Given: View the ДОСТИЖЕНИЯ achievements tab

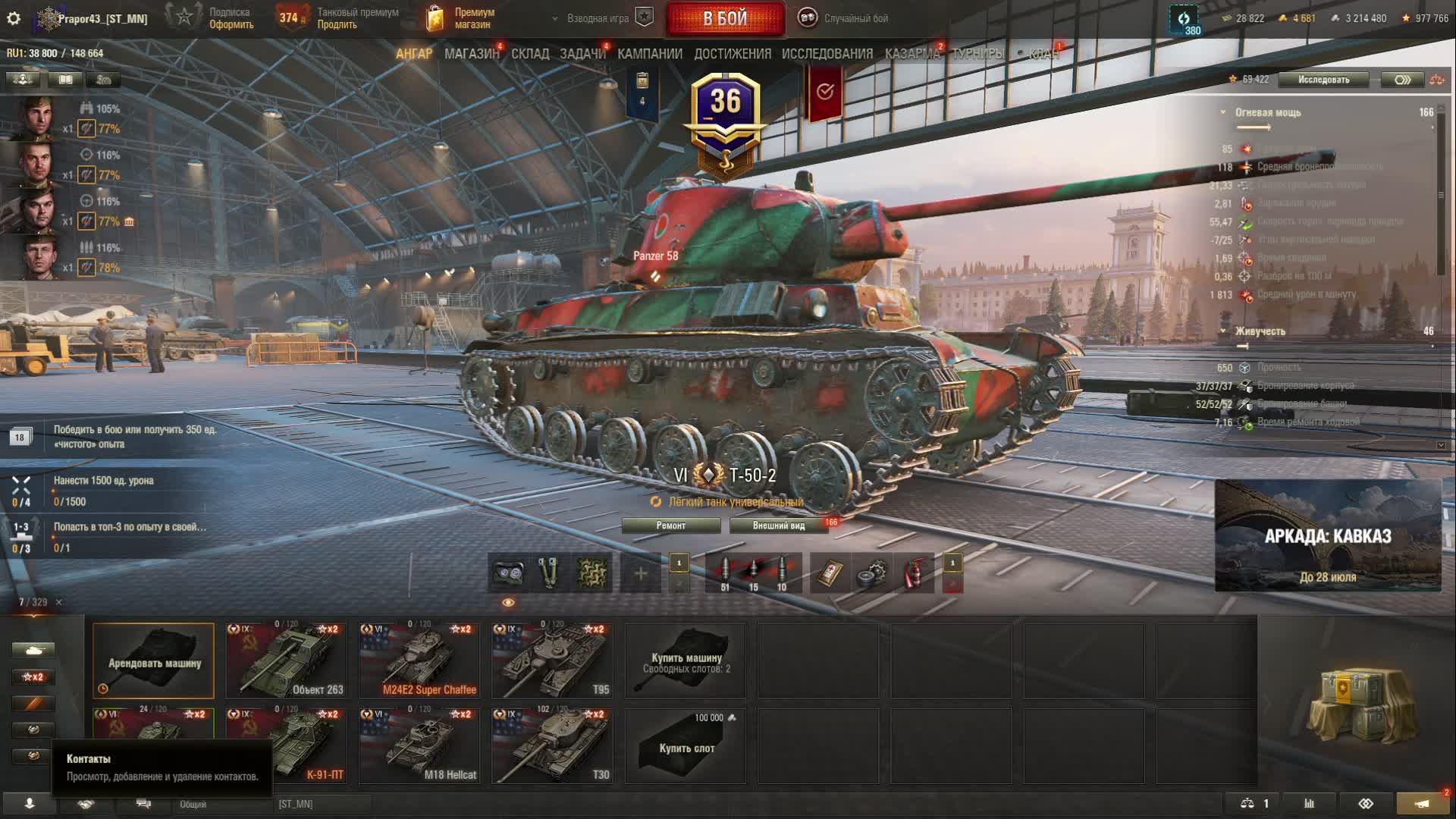Looking at the screenshot, I should (x=733, y=54).
